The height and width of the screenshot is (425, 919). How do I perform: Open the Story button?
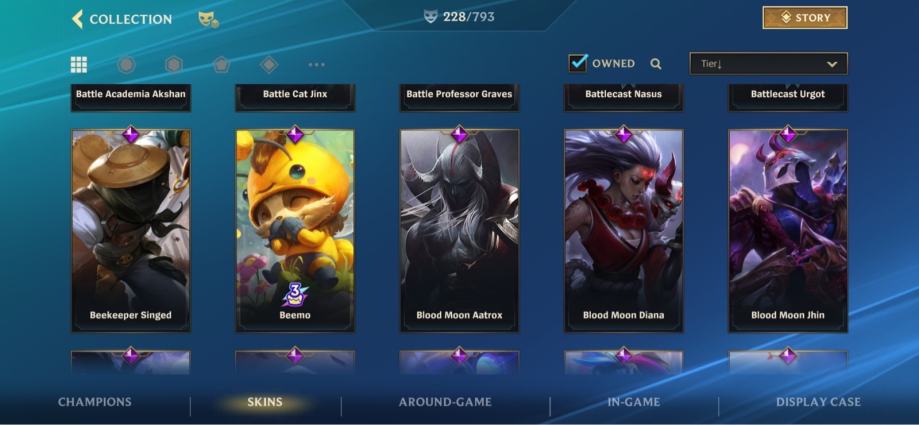pyautogui.click(x=804, y=18)
